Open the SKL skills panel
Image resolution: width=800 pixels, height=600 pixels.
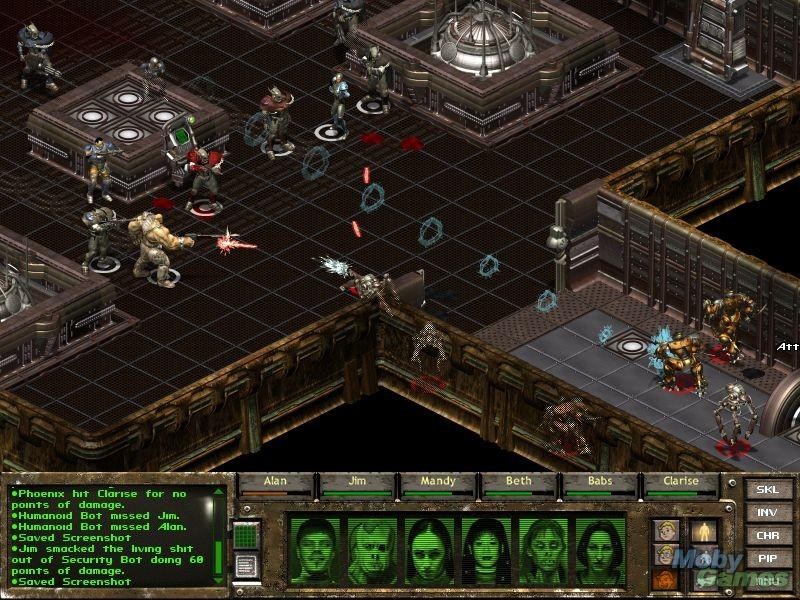[x=765, y=491]
